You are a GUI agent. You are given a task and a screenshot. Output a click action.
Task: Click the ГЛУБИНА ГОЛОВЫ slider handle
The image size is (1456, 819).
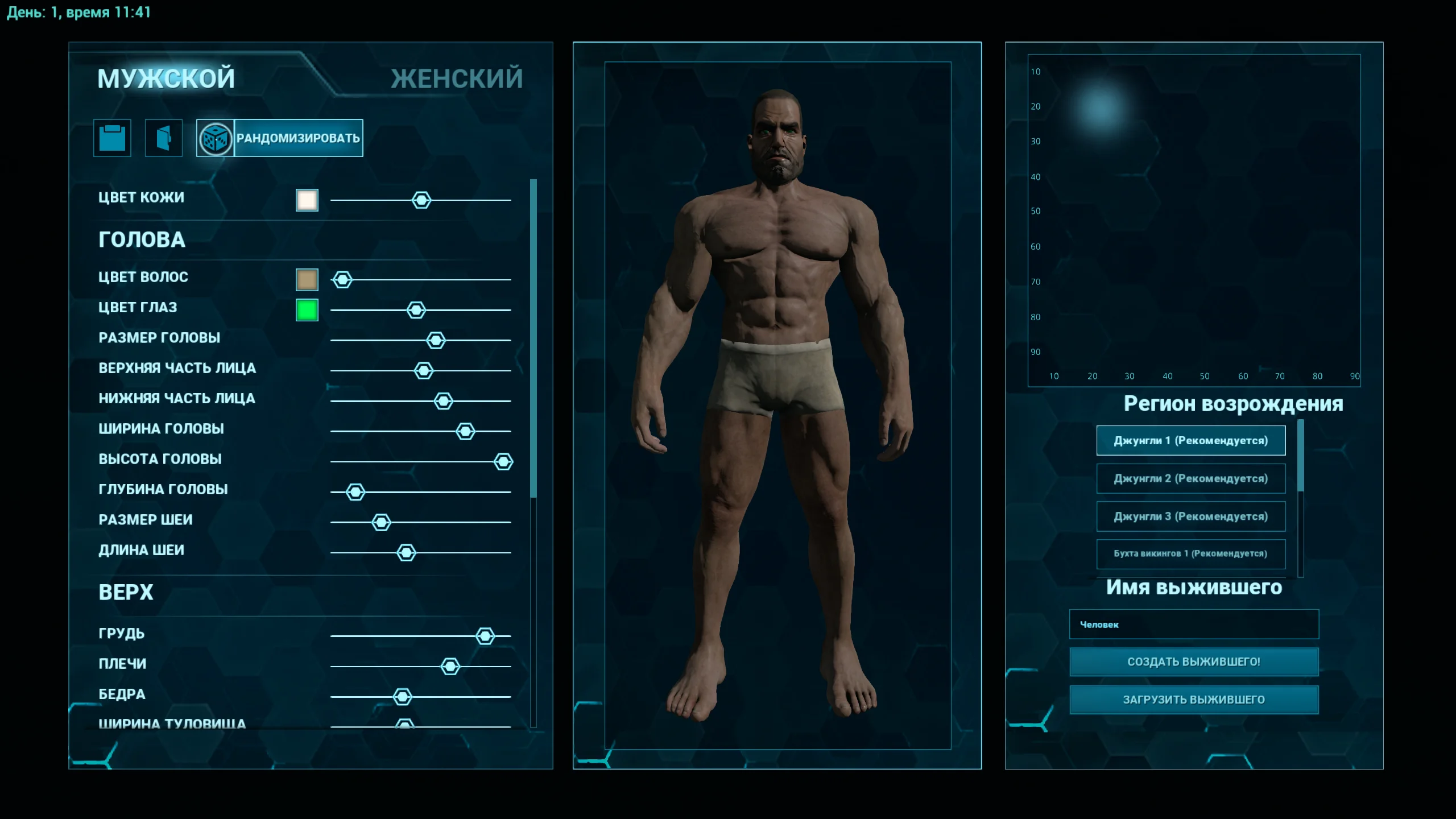[355, 492]
